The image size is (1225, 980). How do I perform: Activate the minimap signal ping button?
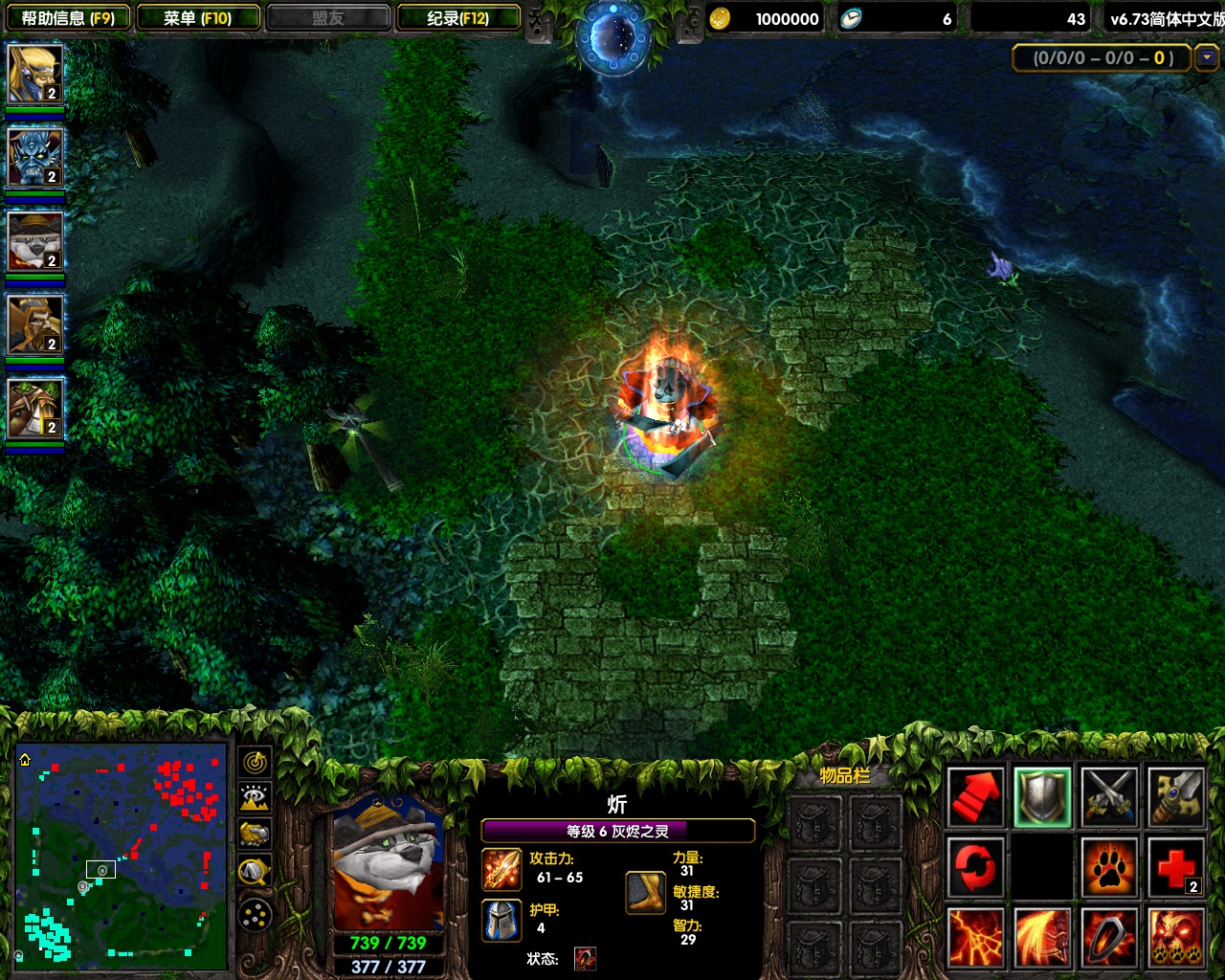[x=255, y=762]
